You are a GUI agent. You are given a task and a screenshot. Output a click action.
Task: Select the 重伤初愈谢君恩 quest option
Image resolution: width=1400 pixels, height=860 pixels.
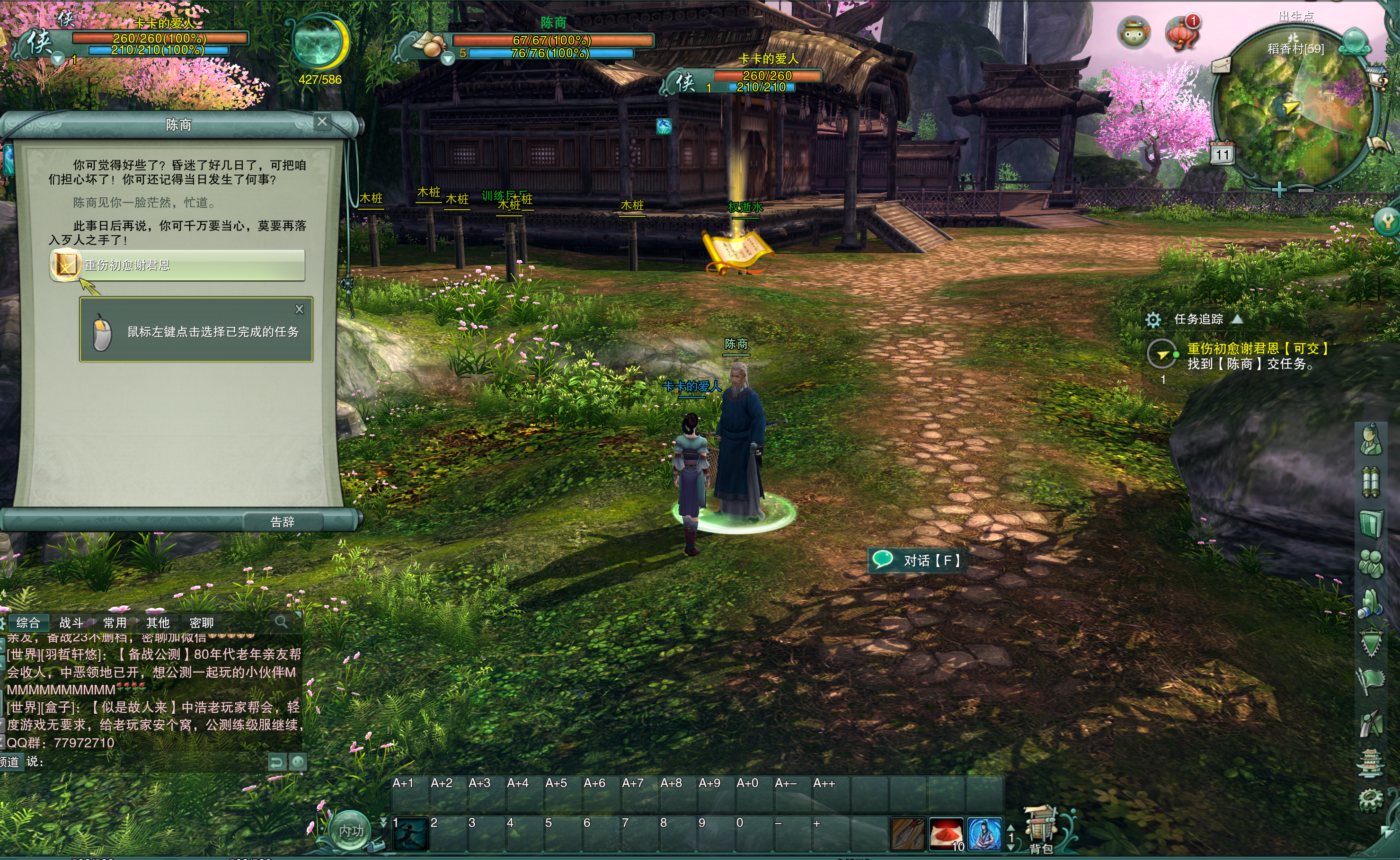pyautogui.click(x=177, y=265)
